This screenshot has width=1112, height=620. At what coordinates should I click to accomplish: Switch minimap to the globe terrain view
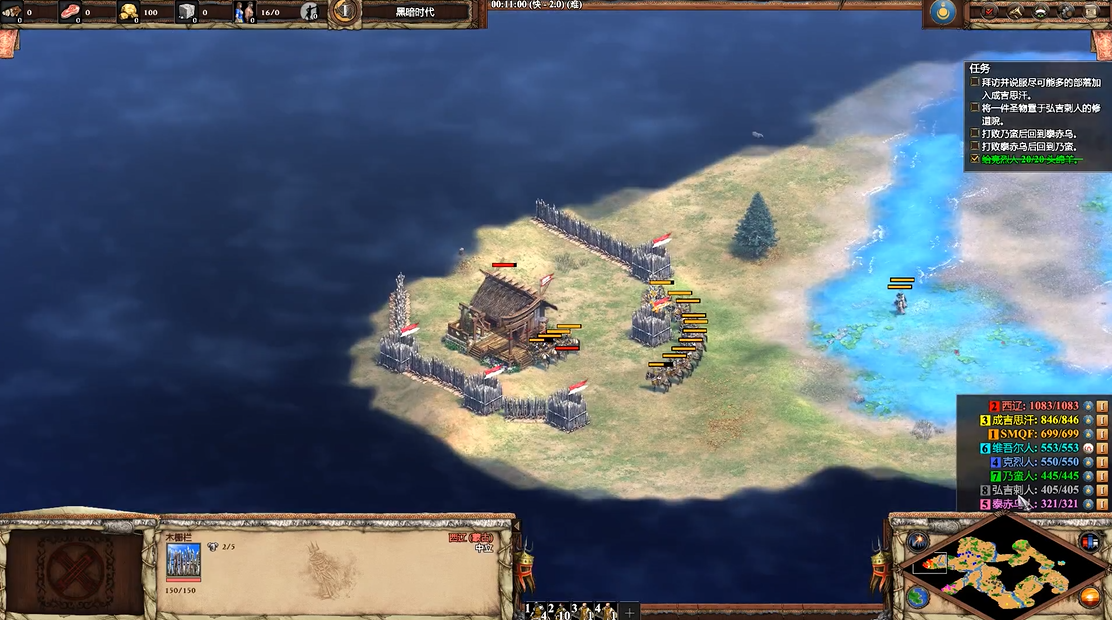click(918, 597)
